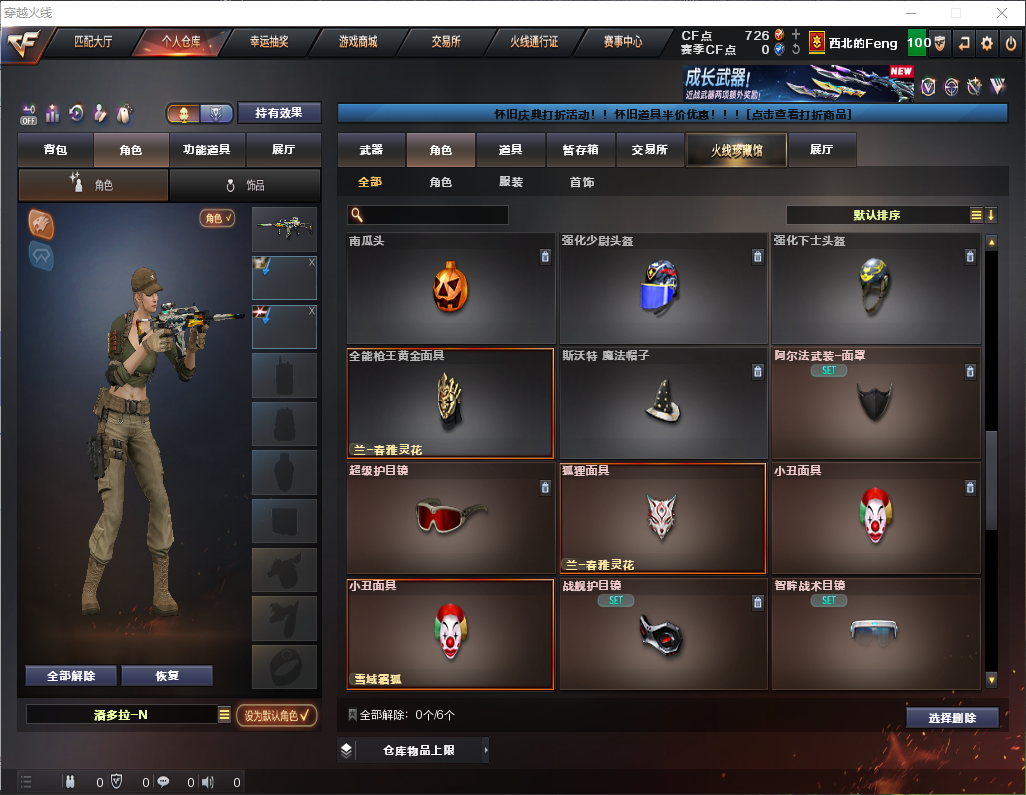Close the game window
The image size is (1026, 795).
tap(1001, 13)
